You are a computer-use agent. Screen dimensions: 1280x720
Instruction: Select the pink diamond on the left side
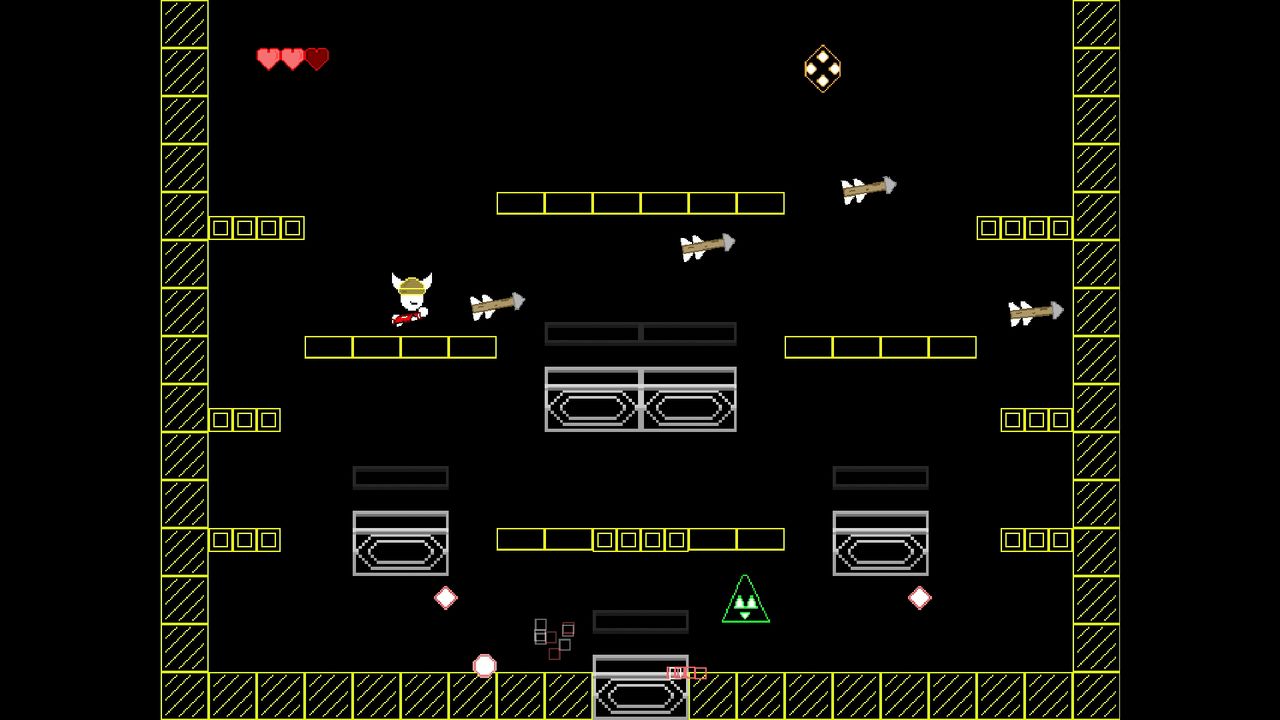tap(444, 597)
